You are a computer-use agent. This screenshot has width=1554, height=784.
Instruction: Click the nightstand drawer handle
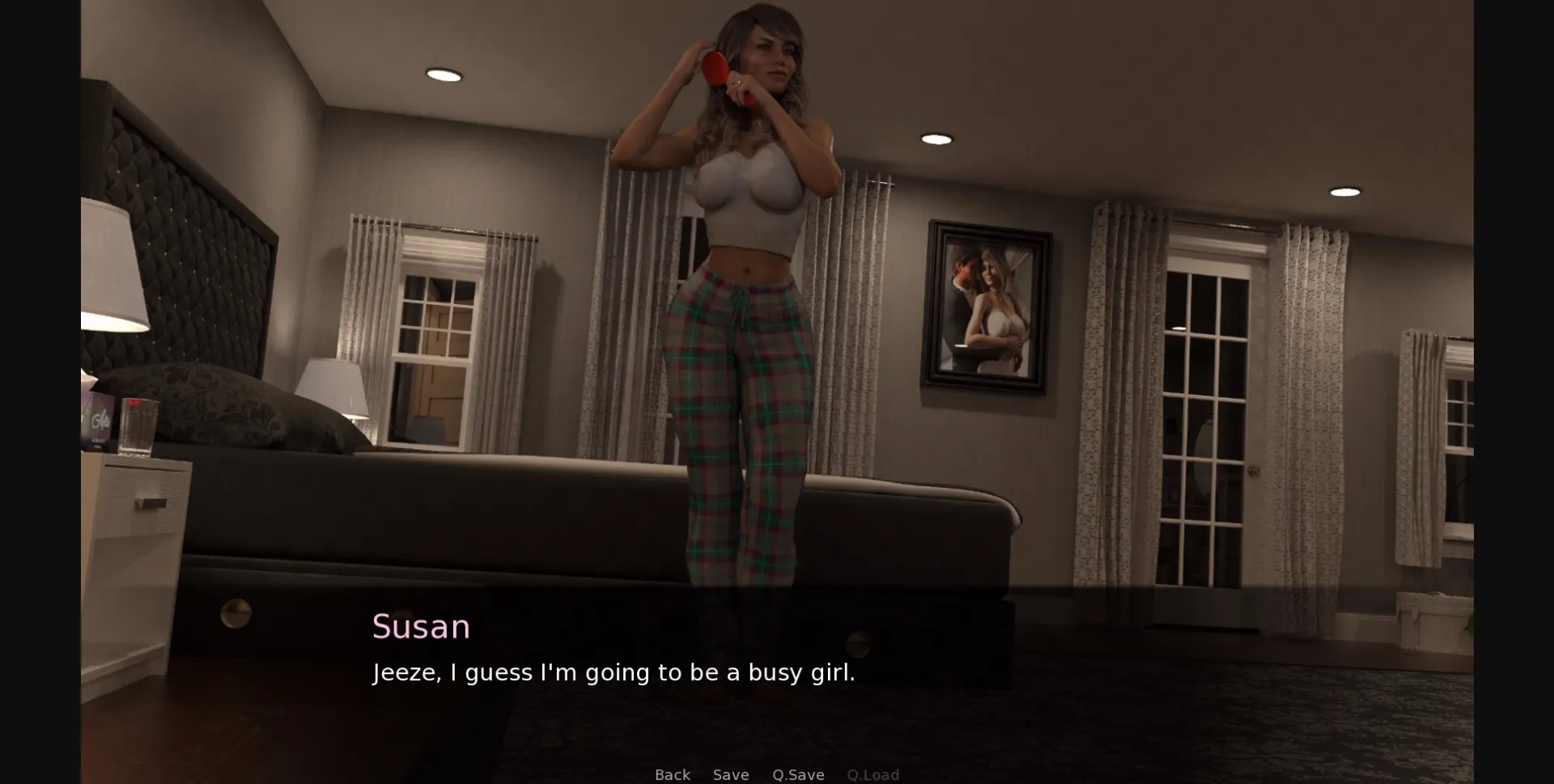[151, 503]
